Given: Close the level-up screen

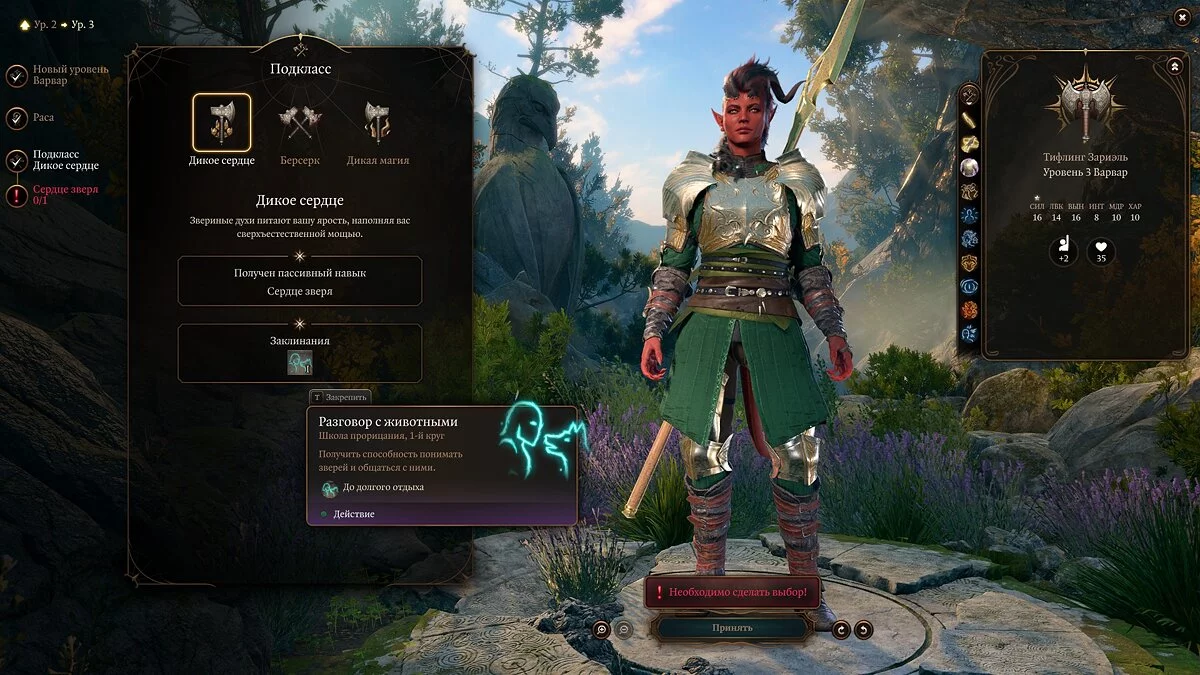Looking at the screenshot, I should [1182, 17].
